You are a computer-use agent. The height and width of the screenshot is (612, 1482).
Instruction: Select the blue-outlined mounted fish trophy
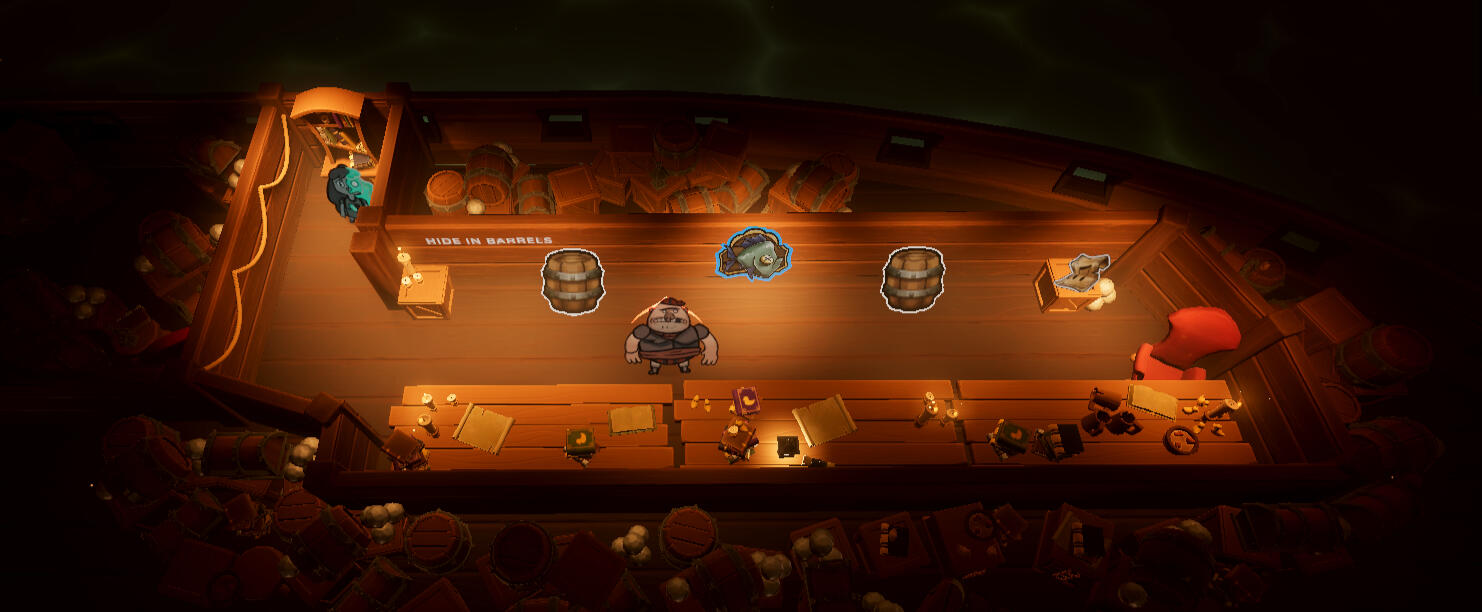pos(755,255)
